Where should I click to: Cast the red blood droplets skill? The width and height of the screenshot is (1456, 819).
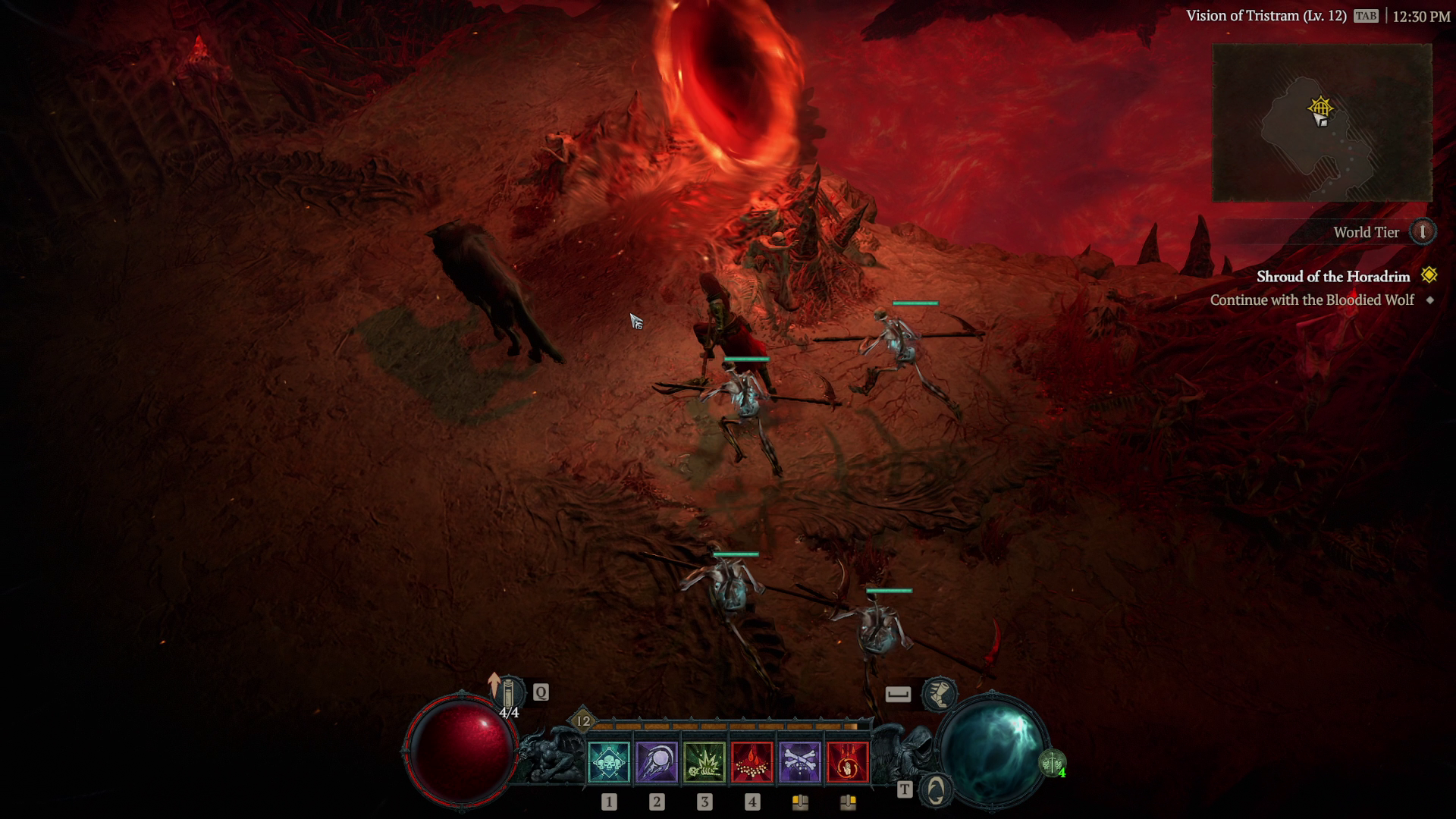(752, 761)
